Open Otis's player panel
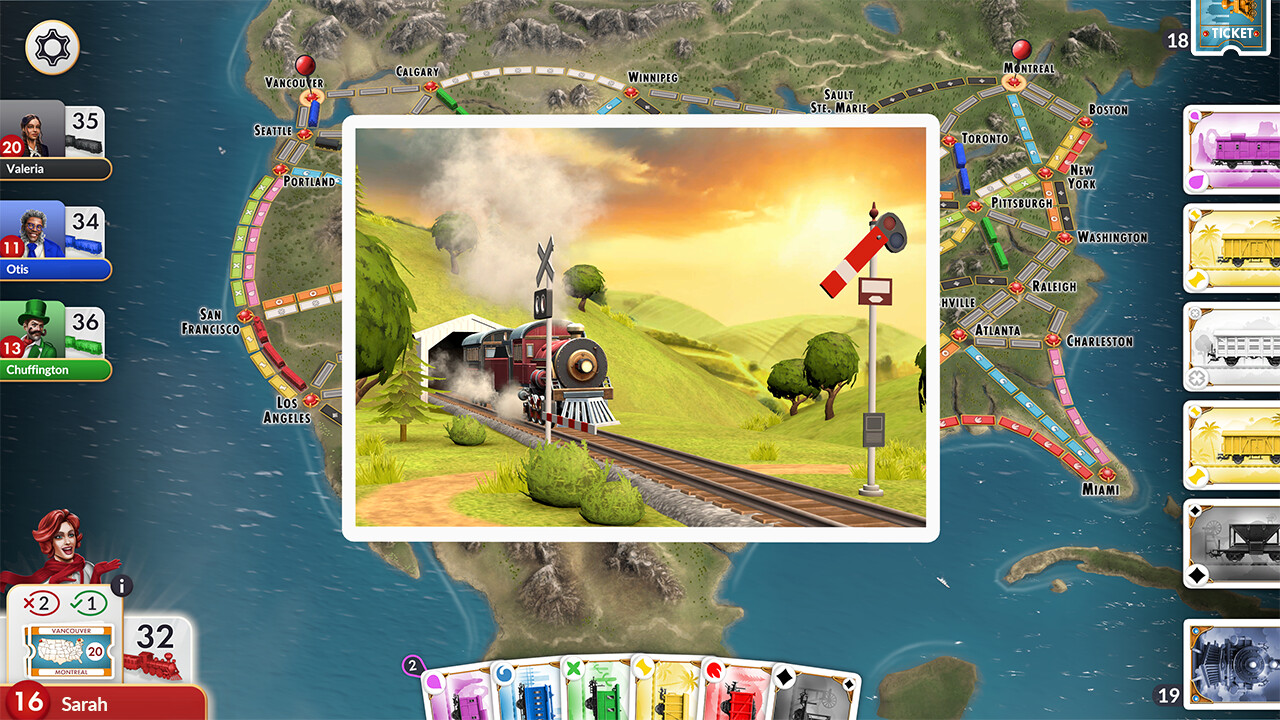This screenshot has height=720, width=1280. pyautogui.click(x=55, y=240)
